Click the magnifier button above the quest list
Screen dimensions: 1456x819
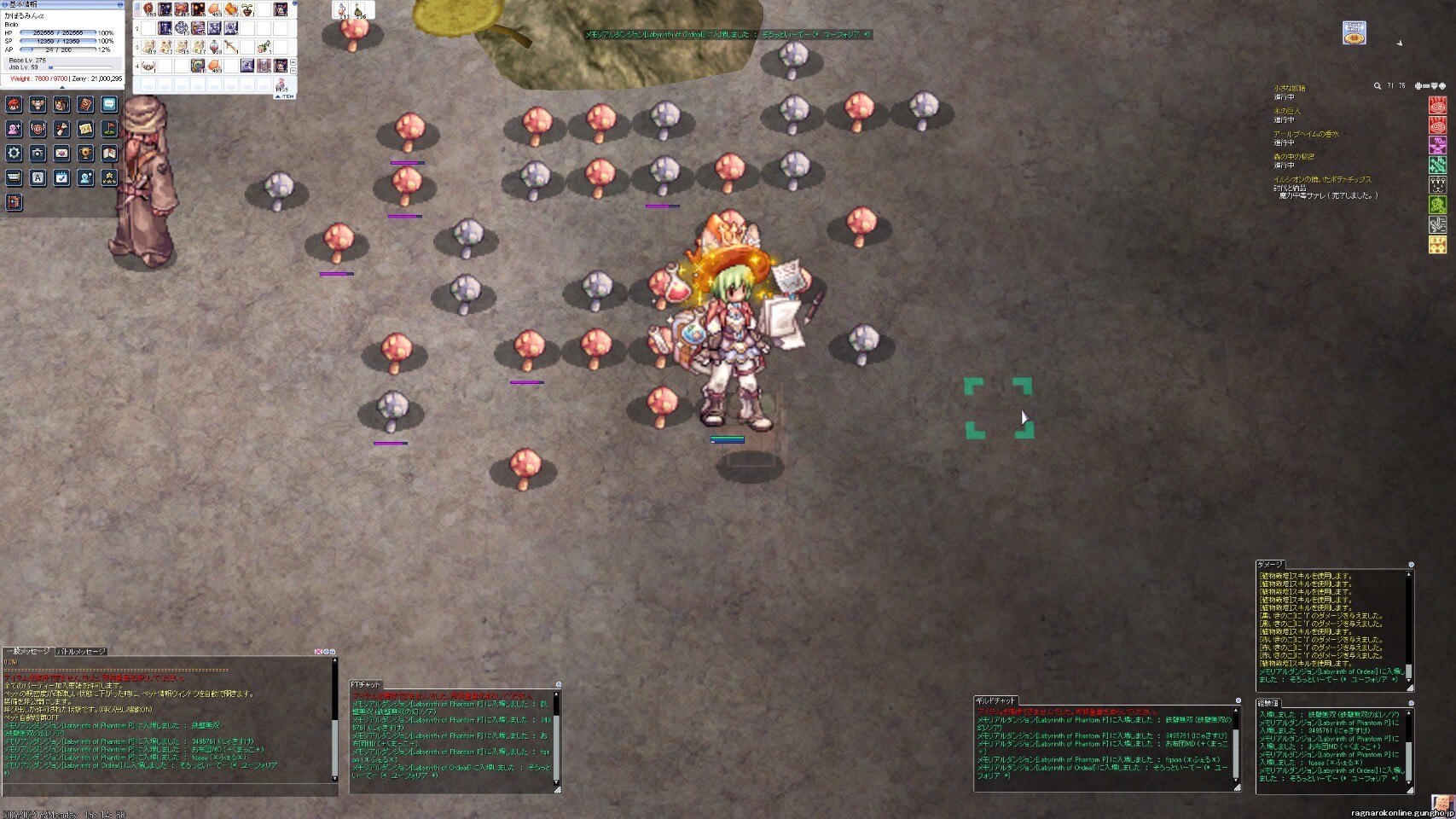click(x=1377, y=86)
